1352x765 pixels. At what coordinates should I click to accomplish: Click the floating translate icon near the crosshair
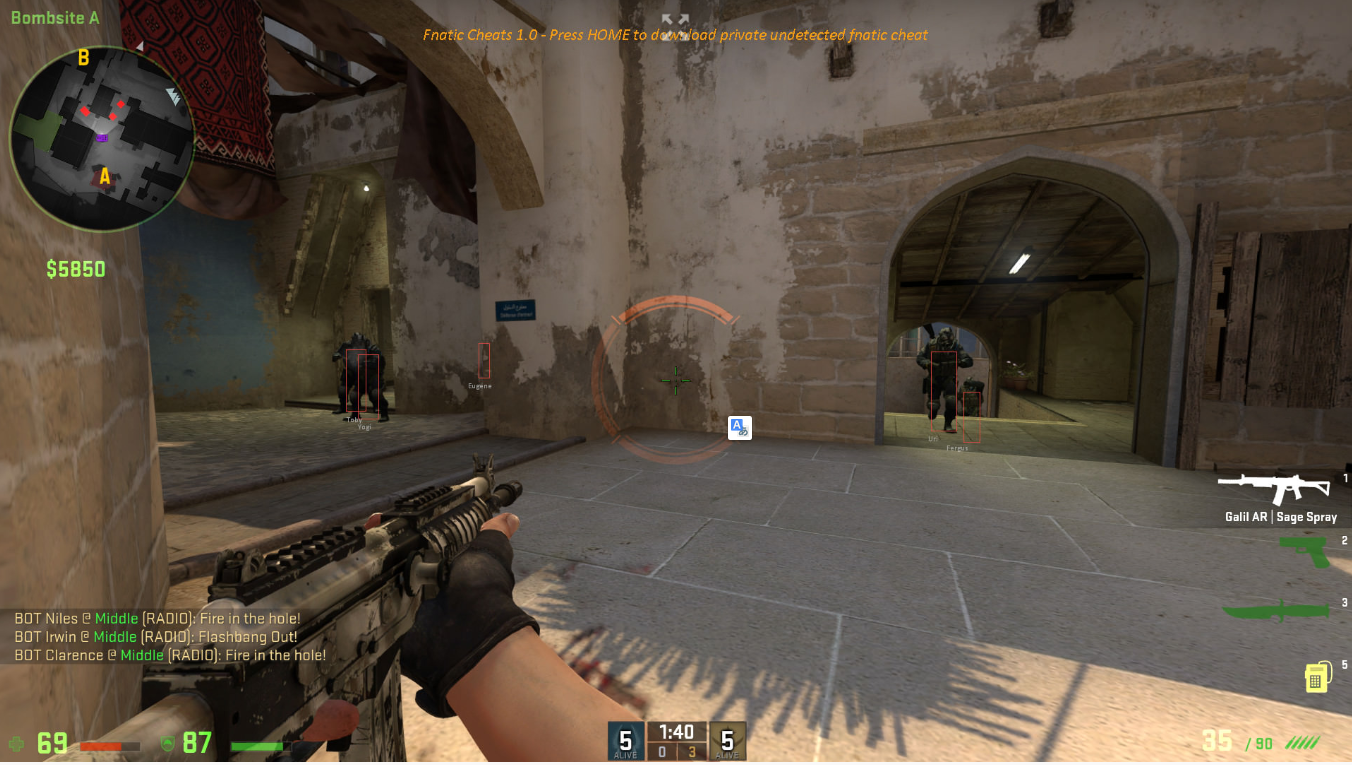pos(740,427)
